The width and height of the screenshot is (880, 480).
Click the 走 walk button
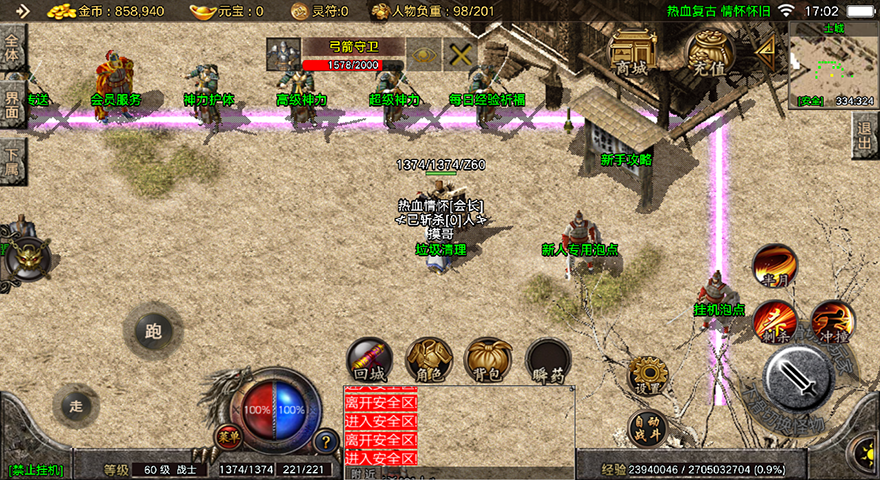76,405
